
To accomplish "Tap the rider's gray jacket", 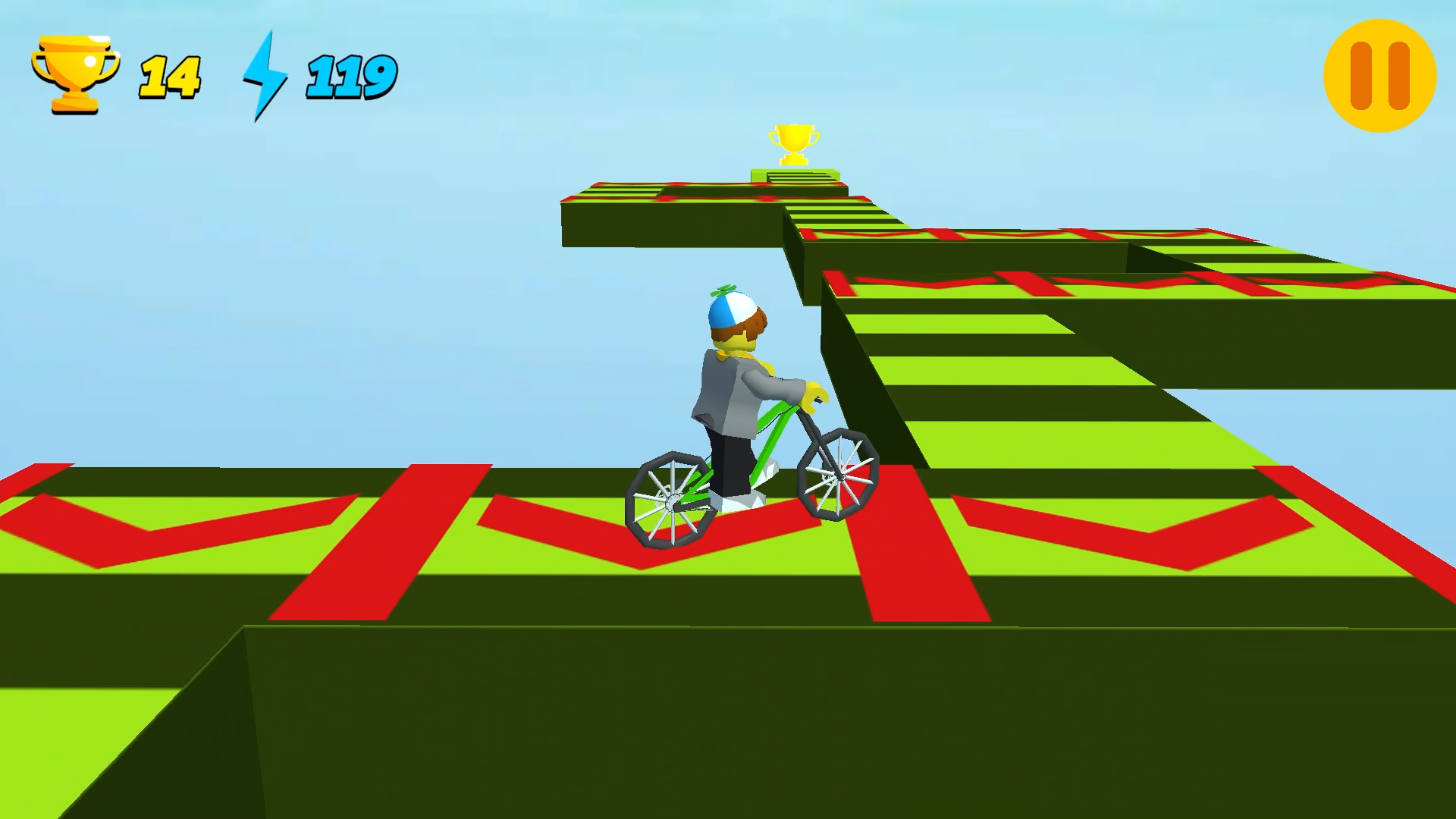I will click(x=720, y=394).
